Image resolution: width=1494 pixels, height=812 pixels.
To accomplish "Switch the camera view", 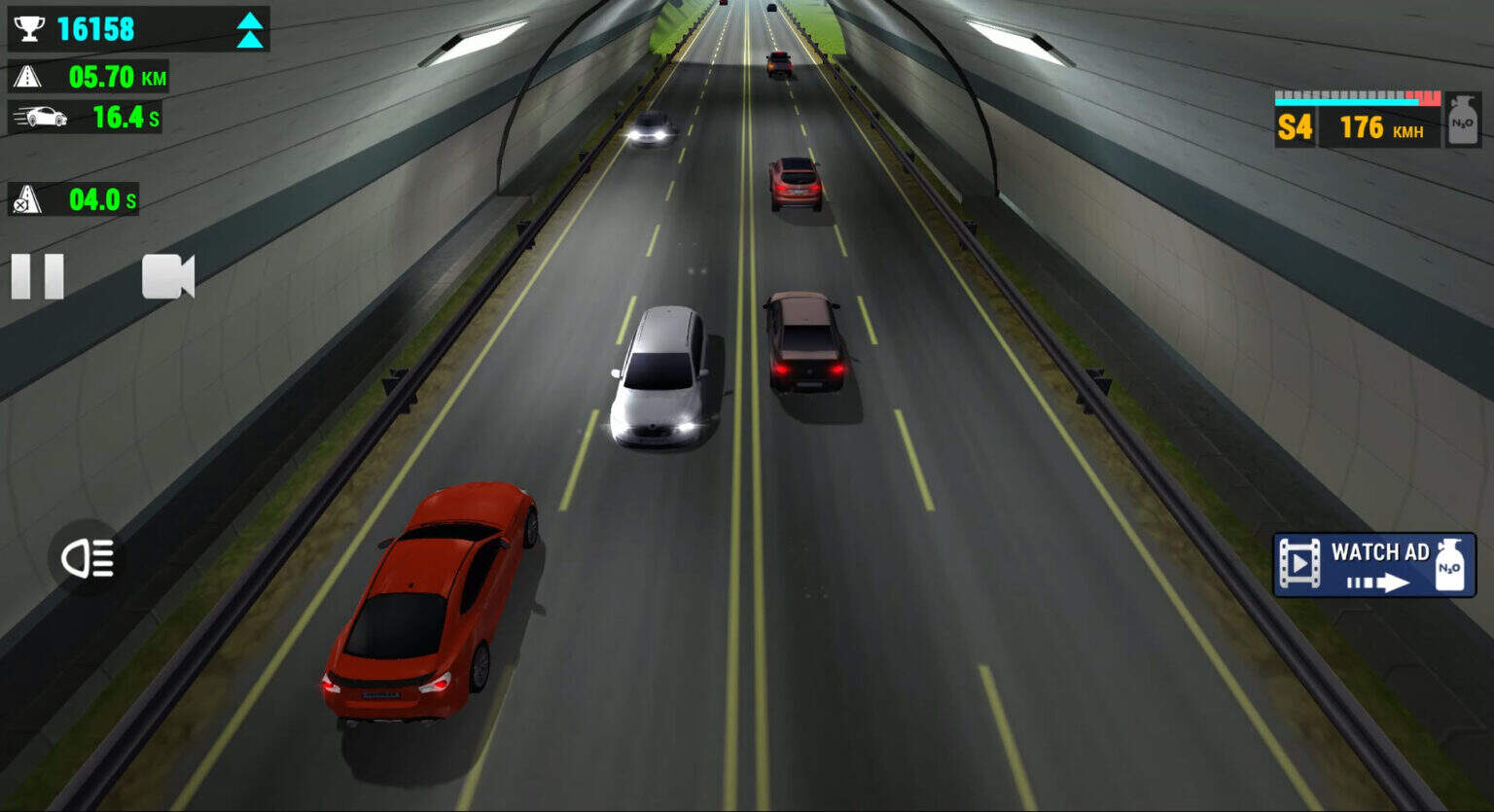I will coord(168,277).
